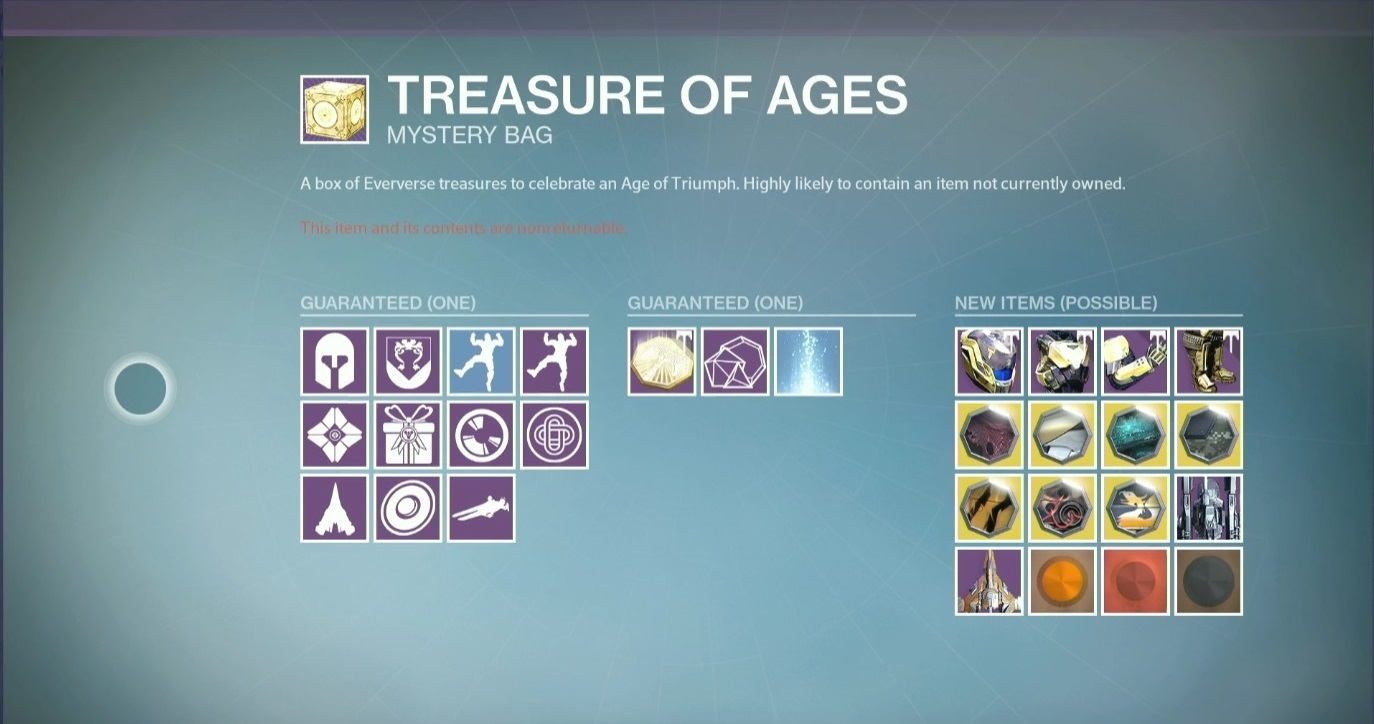This screenshot has height=724, width=1374.
Task: Select the gold jumpship on purple background
Action: [989, 581]
